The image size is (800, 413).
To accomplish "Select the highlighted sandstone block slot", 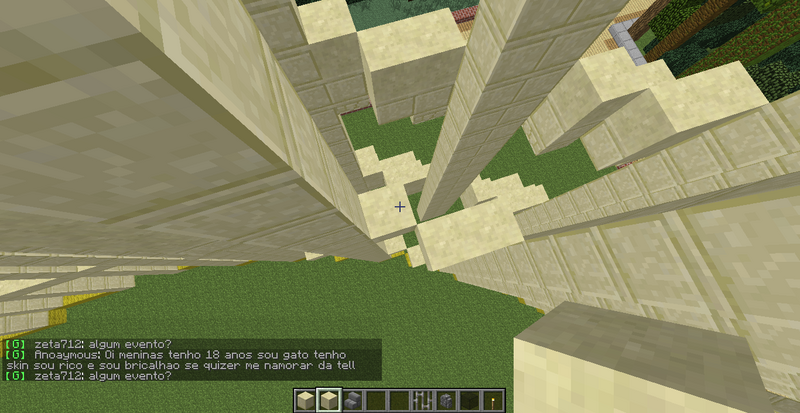I will [327, 401].
